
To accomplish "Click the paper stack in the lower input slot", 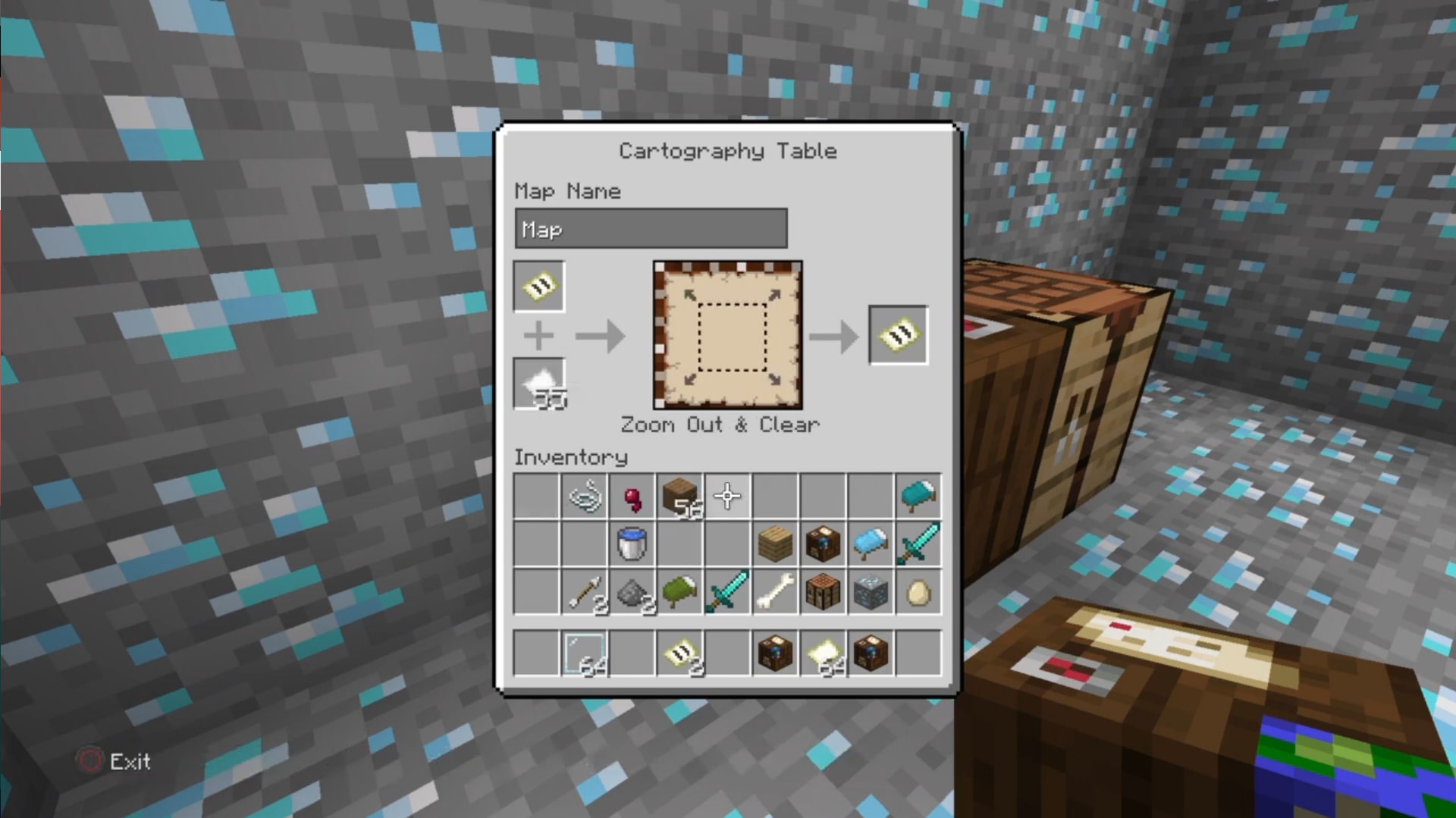I will pos(538,383).
